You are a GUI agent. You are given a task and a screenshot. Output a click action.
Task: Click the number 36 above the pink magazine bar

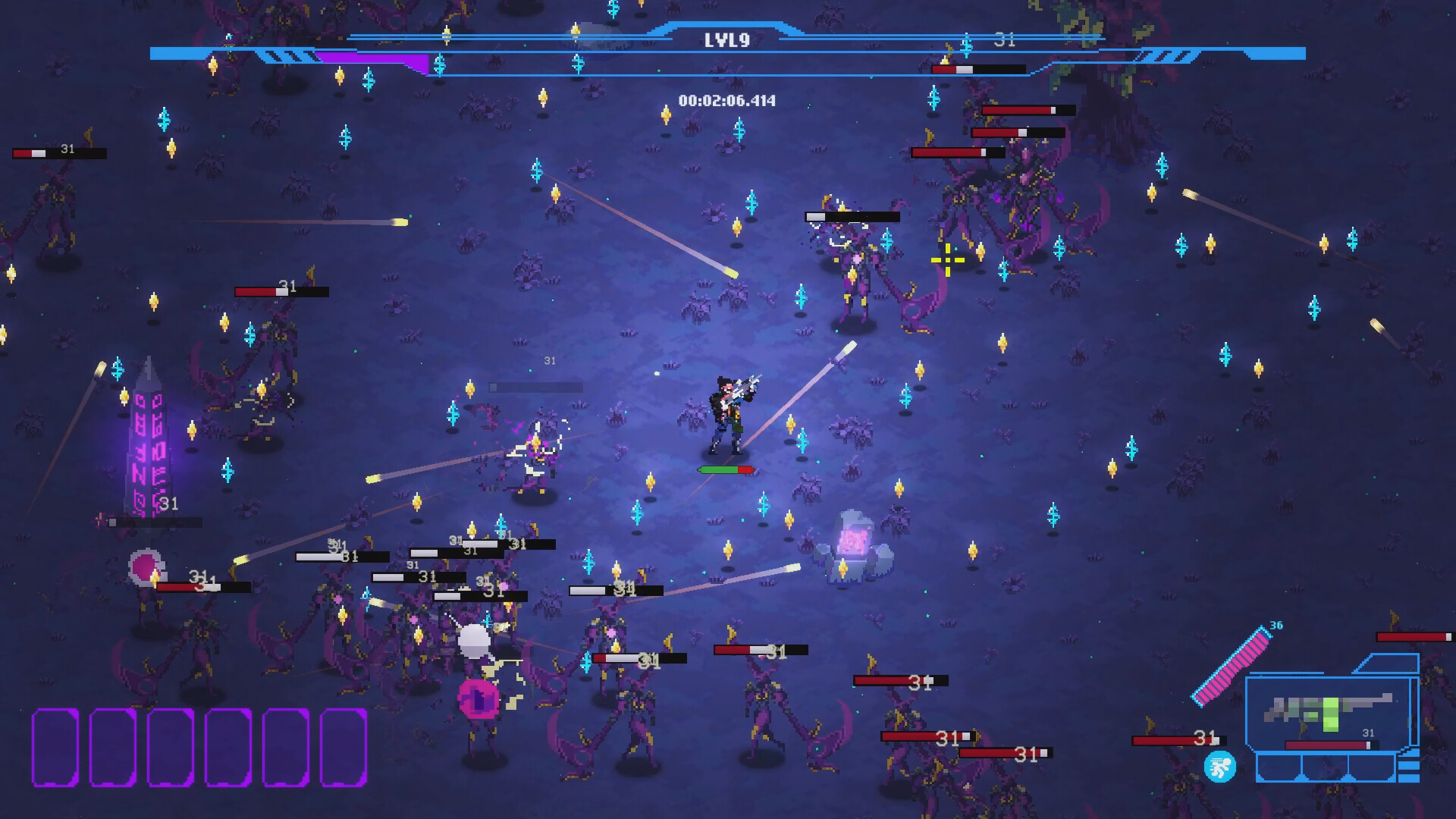point(1276,626)
